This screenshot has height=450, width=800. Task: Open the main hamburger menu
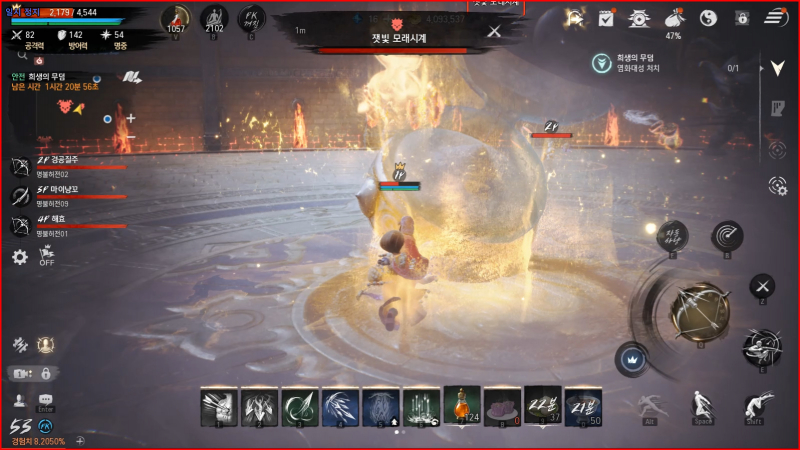click(775, 18)
